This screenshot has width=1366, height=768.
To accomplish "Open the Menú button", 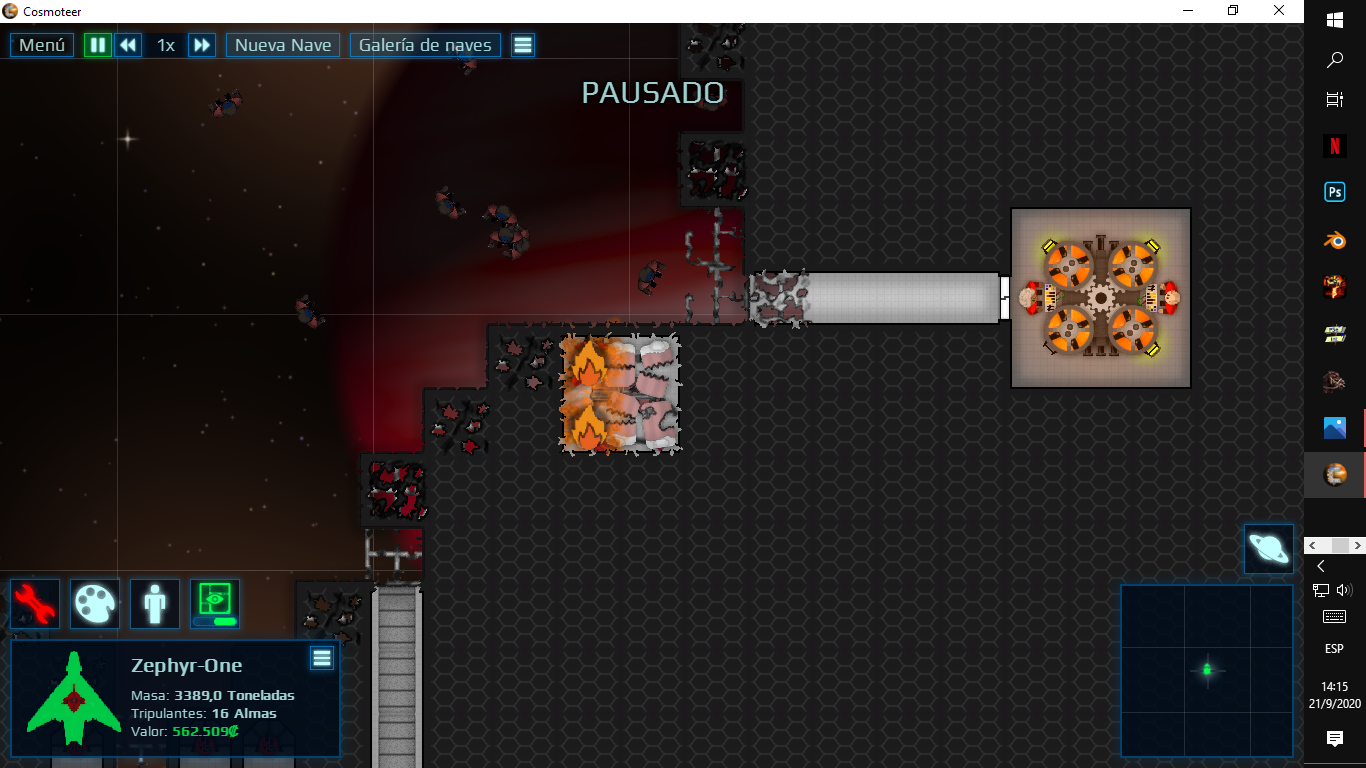I will tap(42, 45).
